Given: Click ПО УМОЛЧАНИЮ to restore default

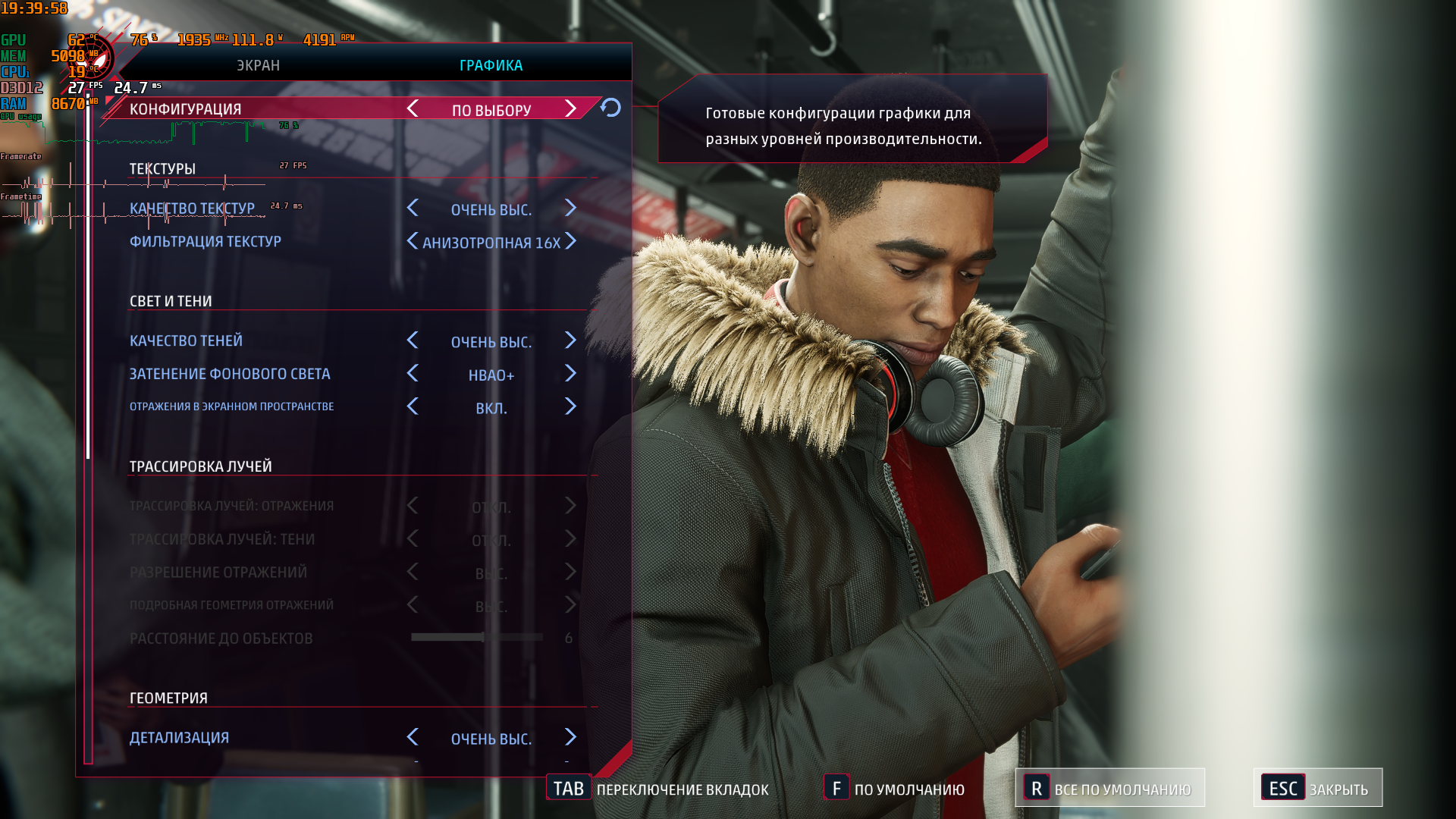Looking at the screenshot, I should click(895, 789).
